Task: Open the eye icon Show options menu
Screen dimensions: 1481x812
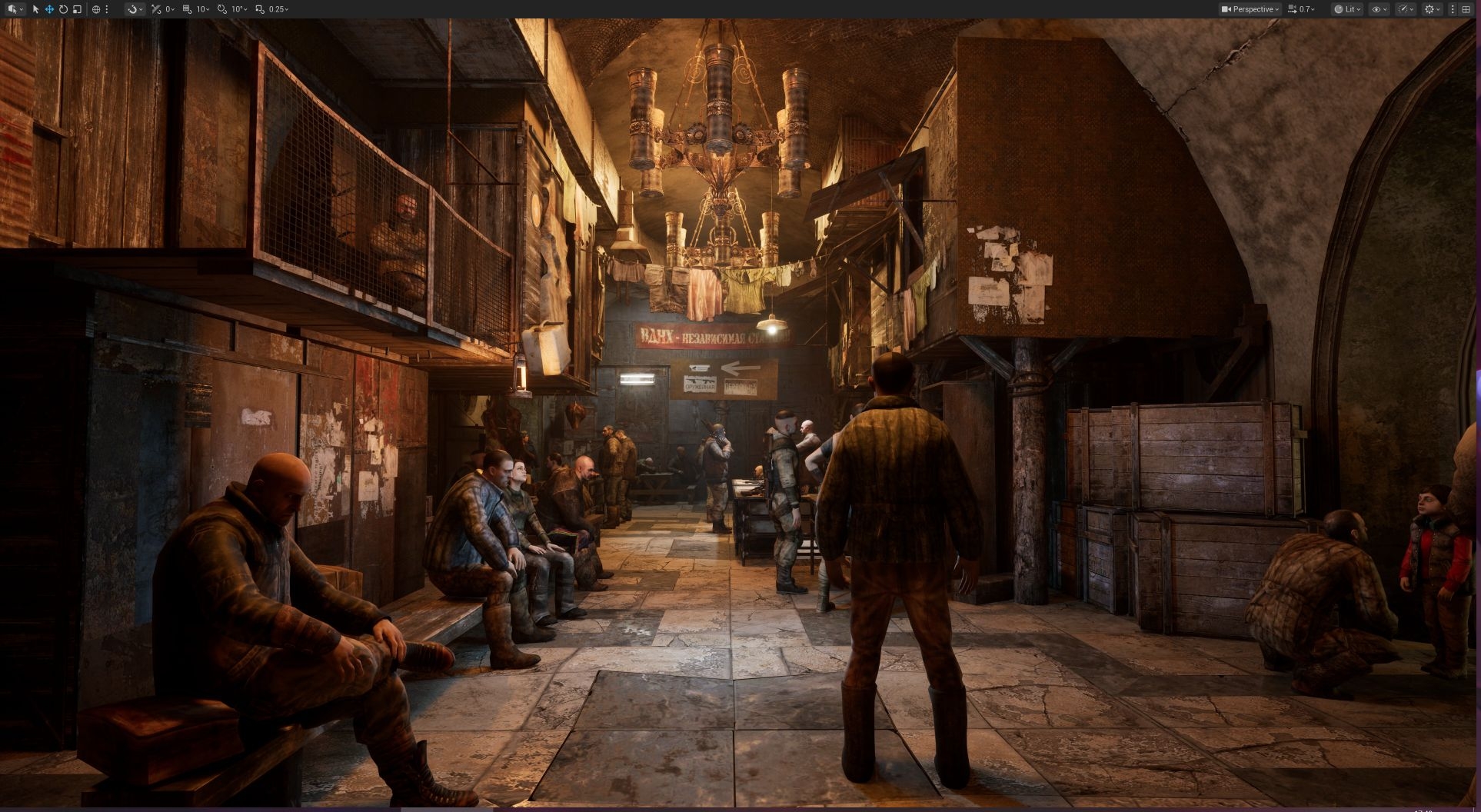Action: pos(1379,9)
